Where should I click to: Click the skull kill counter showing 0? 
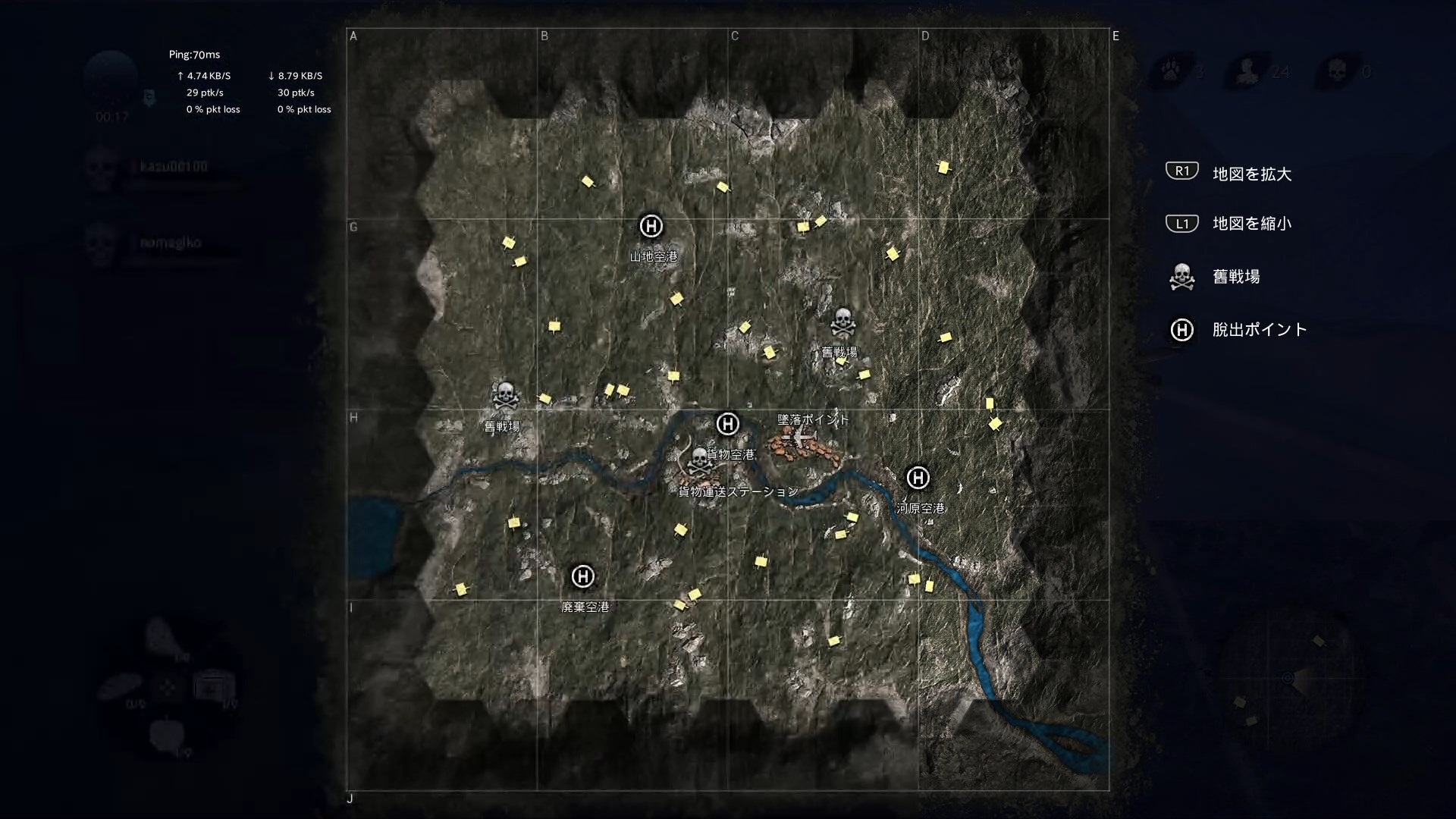[x=1338, y=70]
